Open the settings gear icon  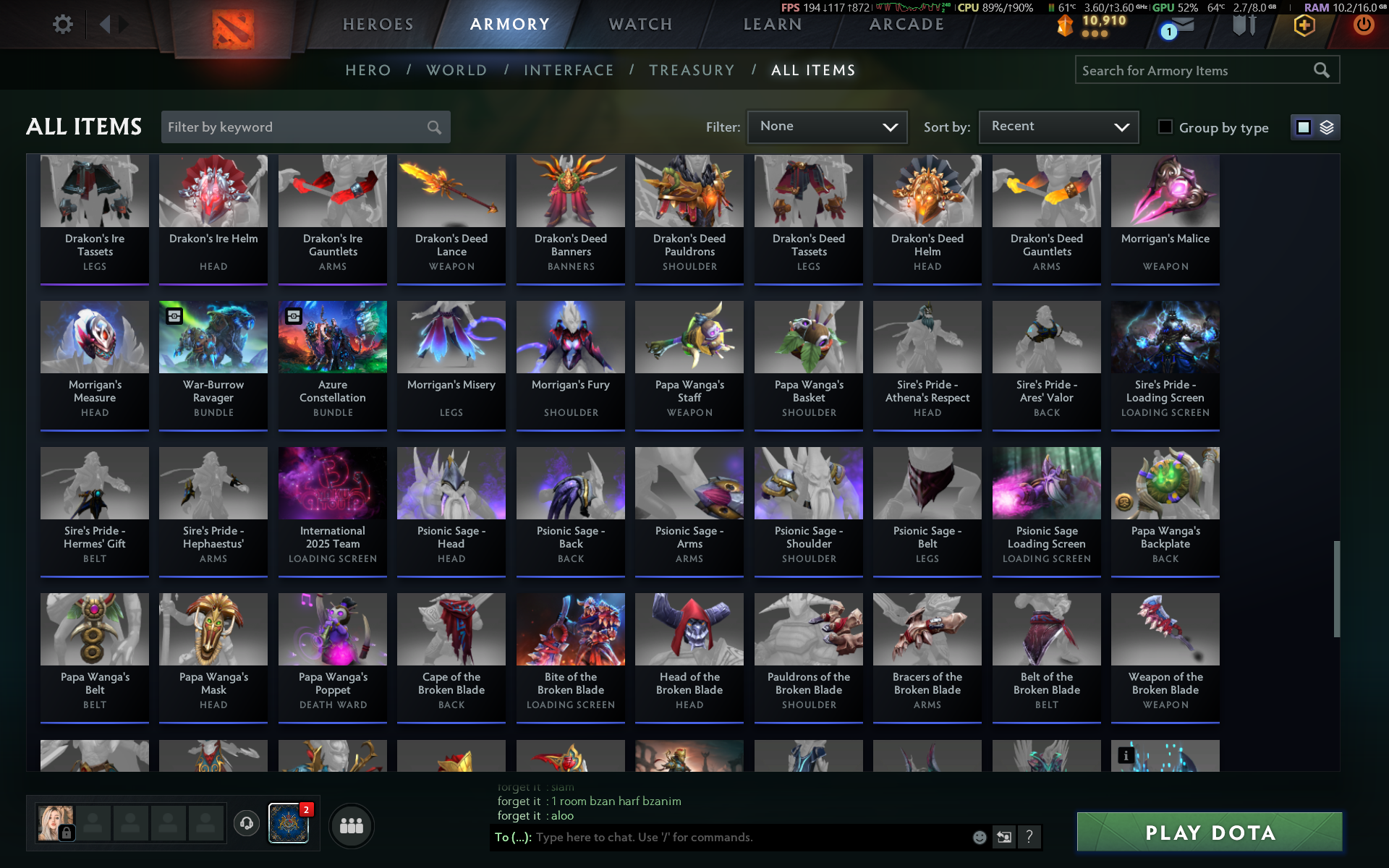pyautogui.click(x=63, y=25)
